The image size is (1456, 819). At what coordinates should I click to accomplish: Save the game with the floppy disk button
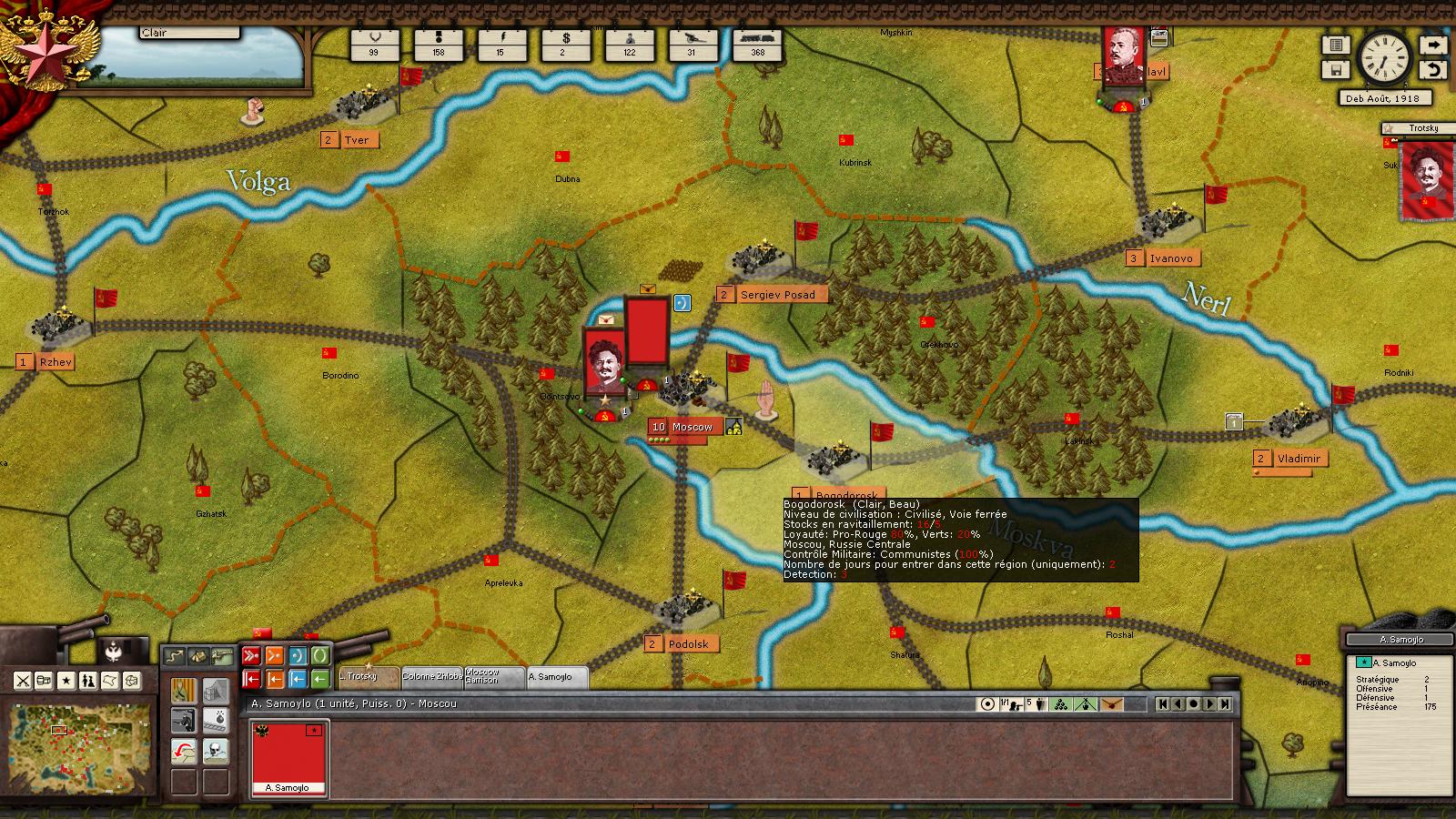click(x=1336, y=70)
